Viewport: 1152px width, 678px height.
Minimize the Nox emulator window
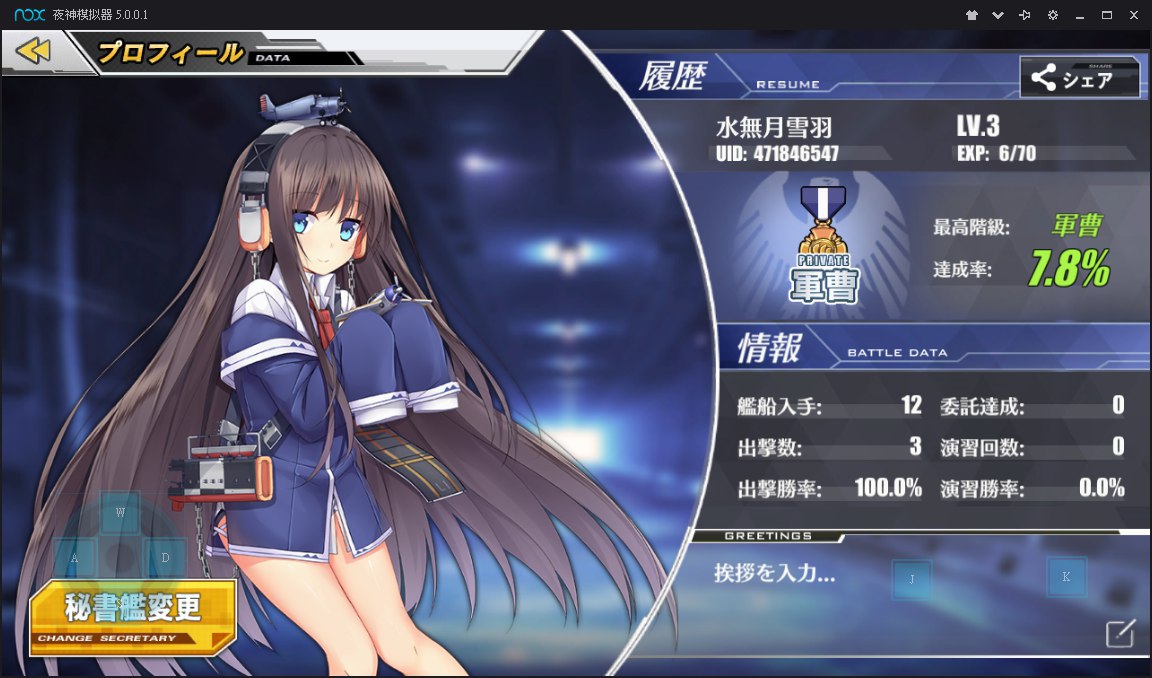1080,15
